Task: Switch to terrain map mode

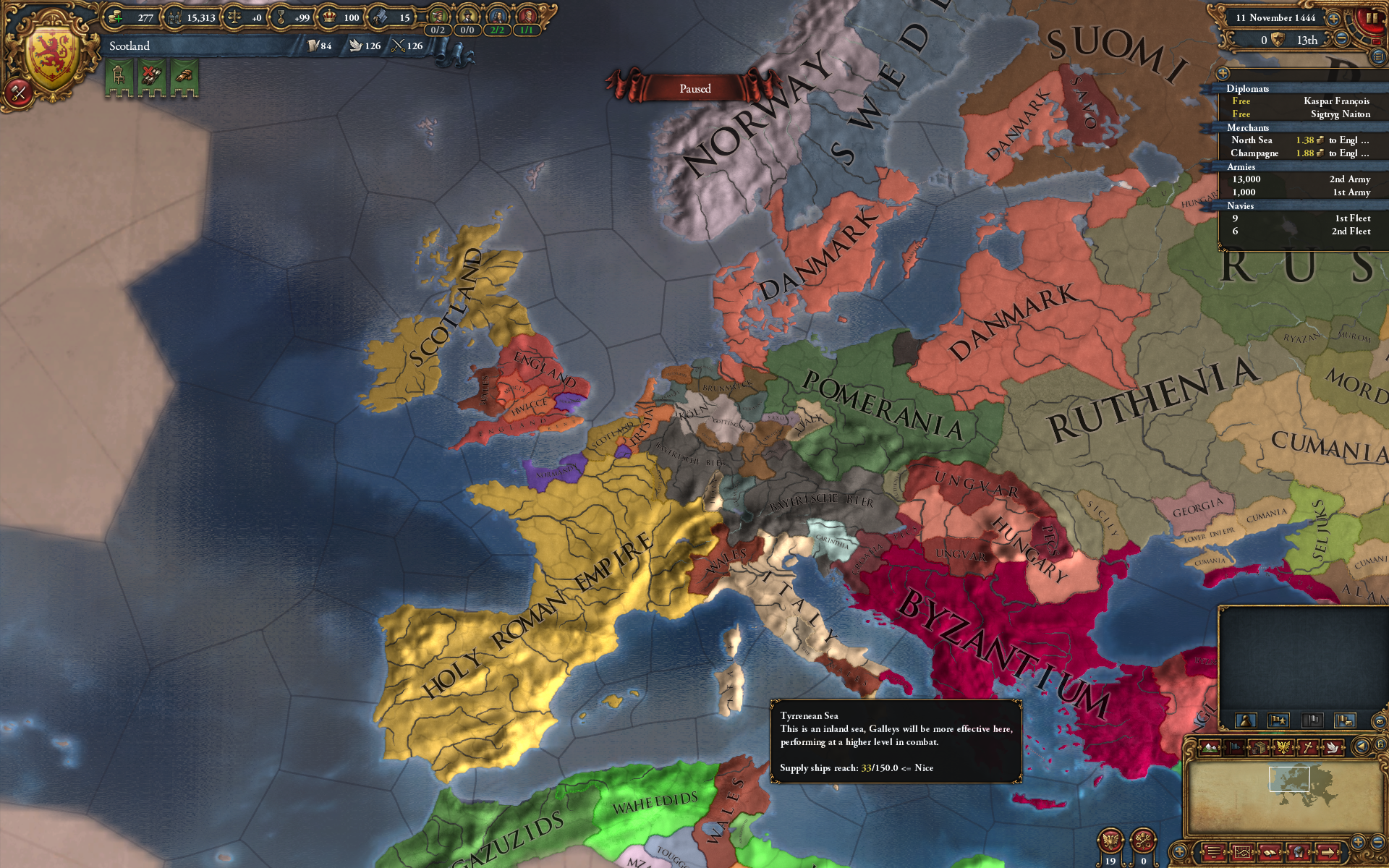Action: pos(1210,747)
